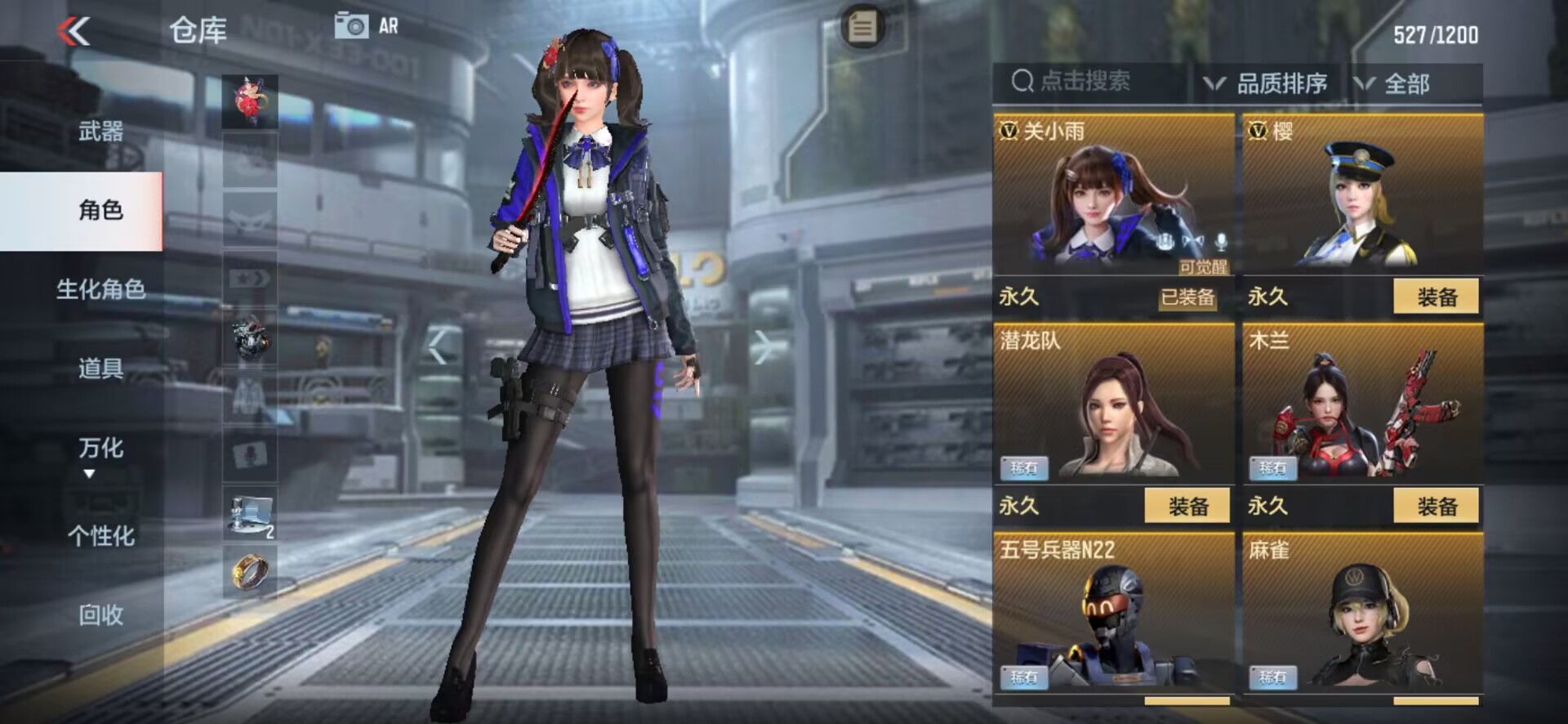Equip the 樱 character

(1436, 297)
